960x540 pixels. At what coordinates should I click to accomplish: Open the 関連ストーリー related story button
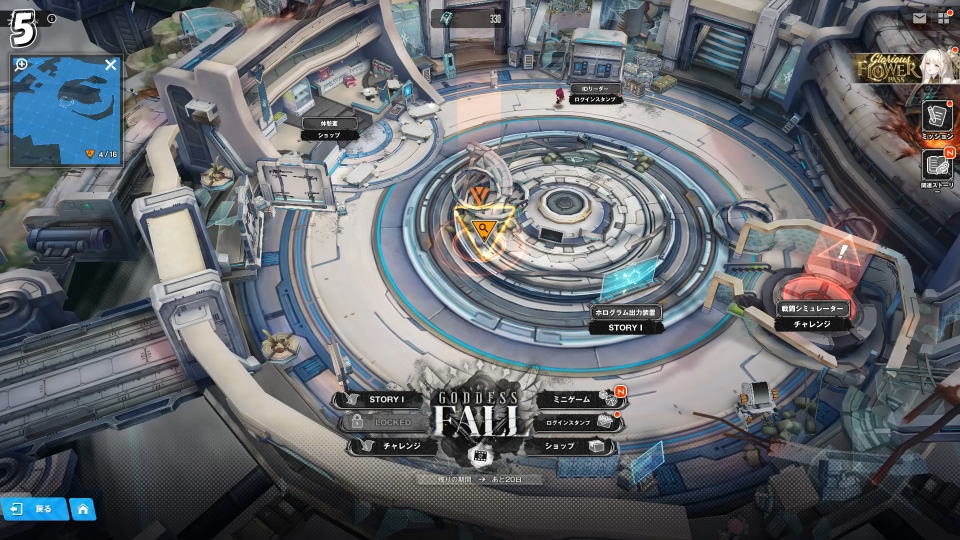(x=937, y=169)
